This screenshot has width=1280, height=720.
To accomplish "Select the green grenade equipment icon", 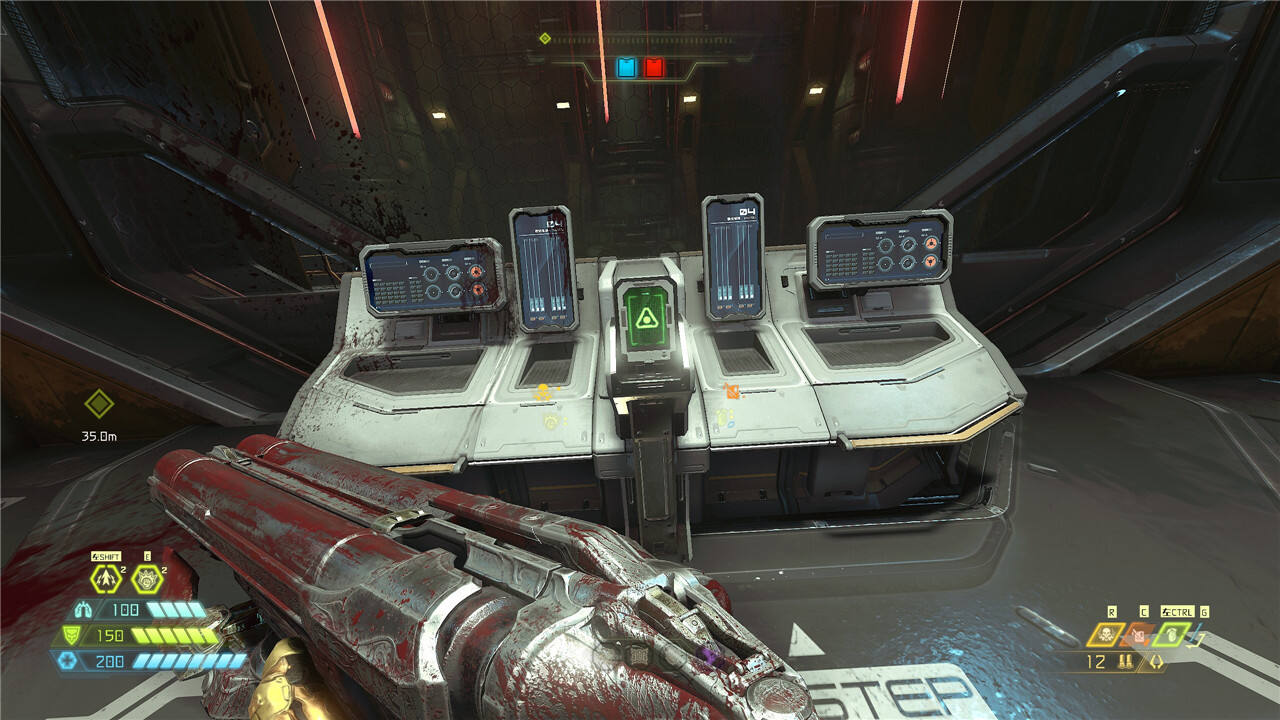I will (1171, 634).
